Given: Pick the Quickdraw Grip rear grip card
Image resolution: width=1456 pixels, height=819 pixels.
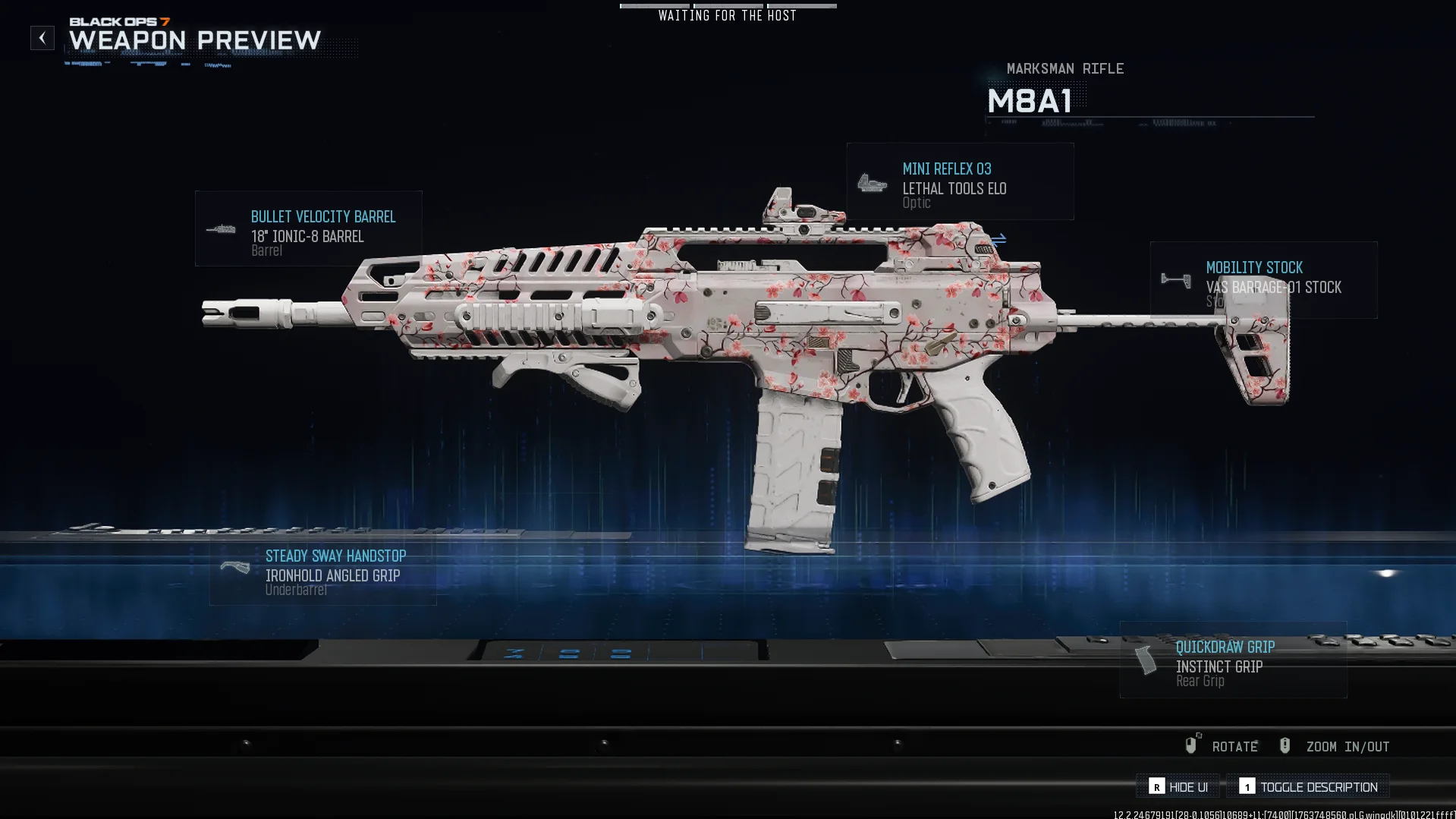Looking at the screenshot, I should click(x=1233, y=660).
